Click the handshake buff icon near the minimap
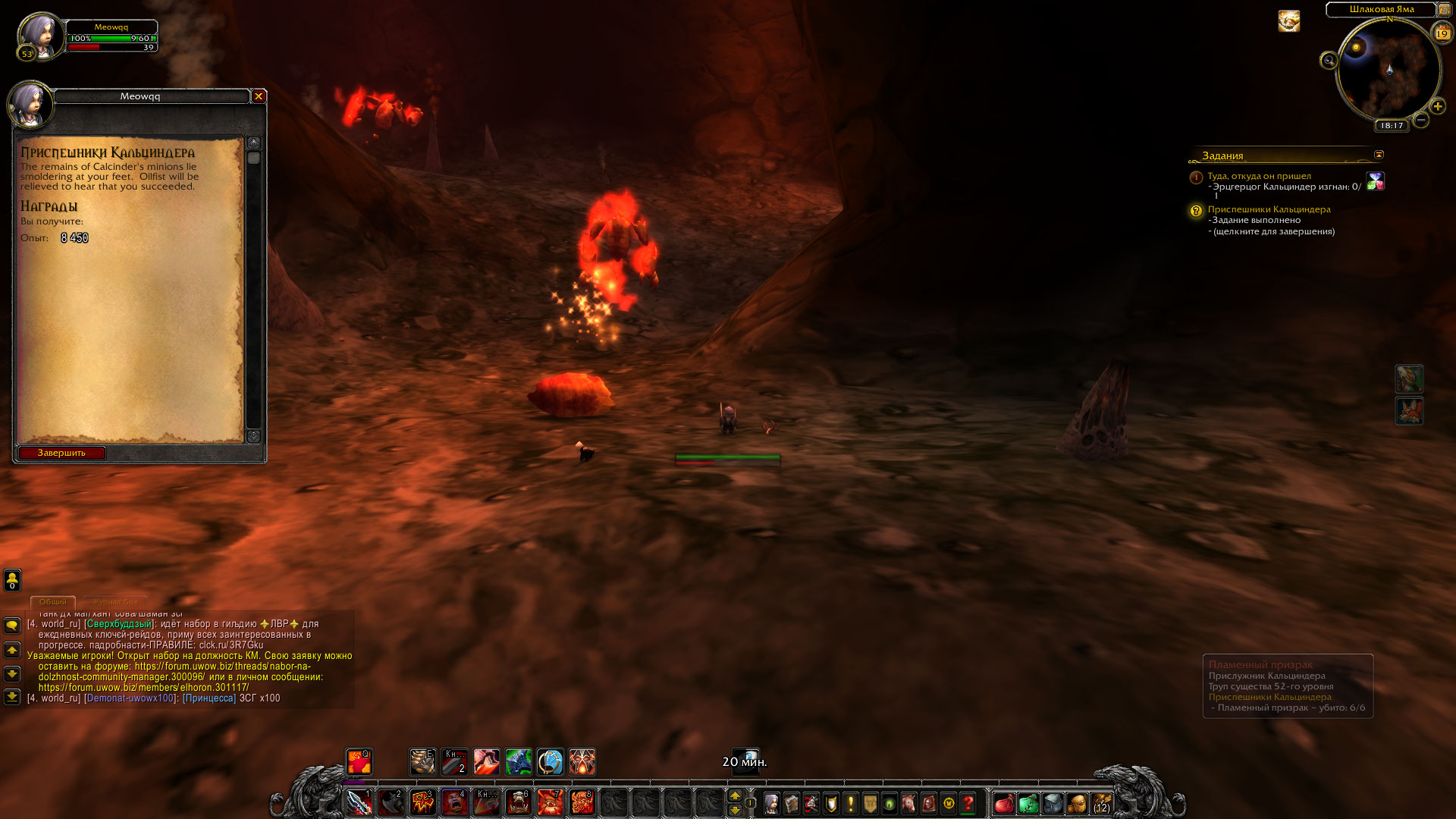This screenshot has height=819, width=1456. tap(1288, 21)
